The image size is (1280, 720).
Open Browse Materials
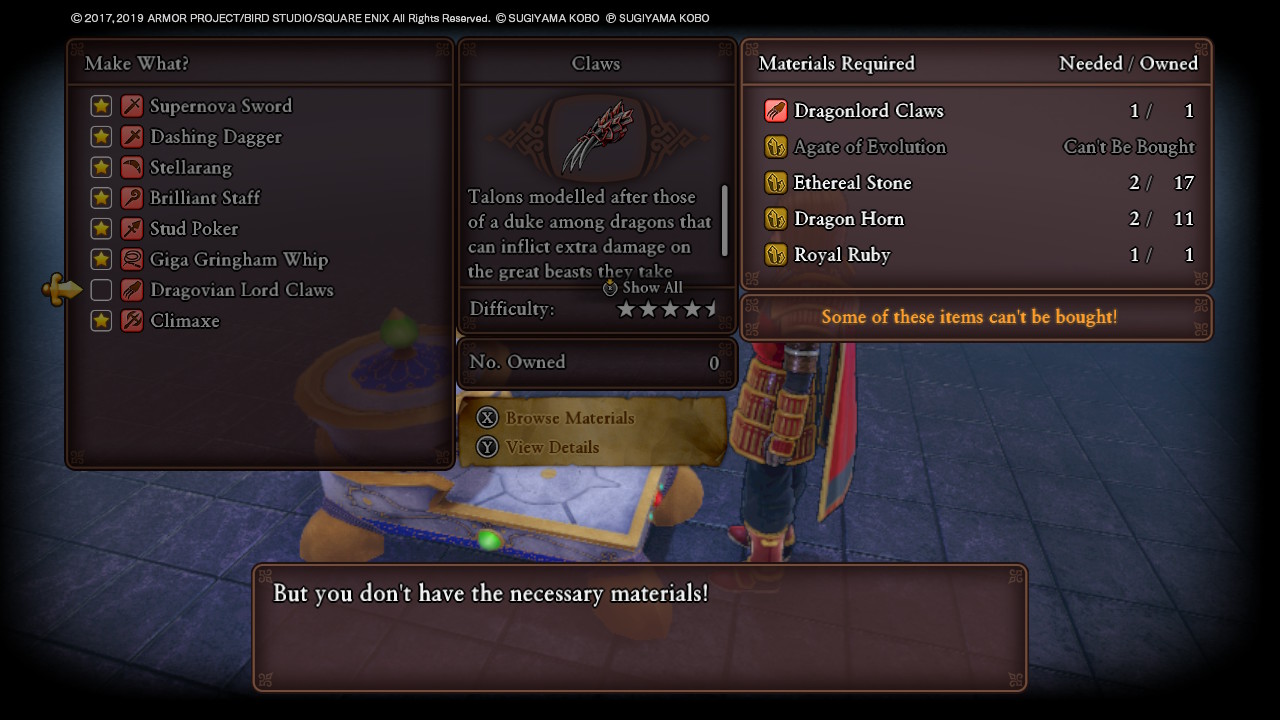coord(569,418)
